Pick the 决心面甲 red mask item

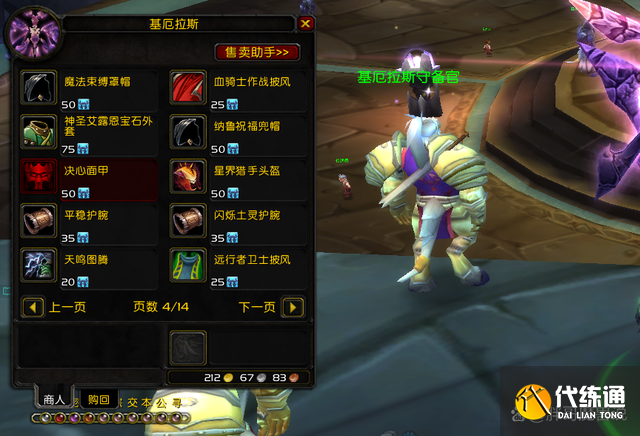click(39, 174)
